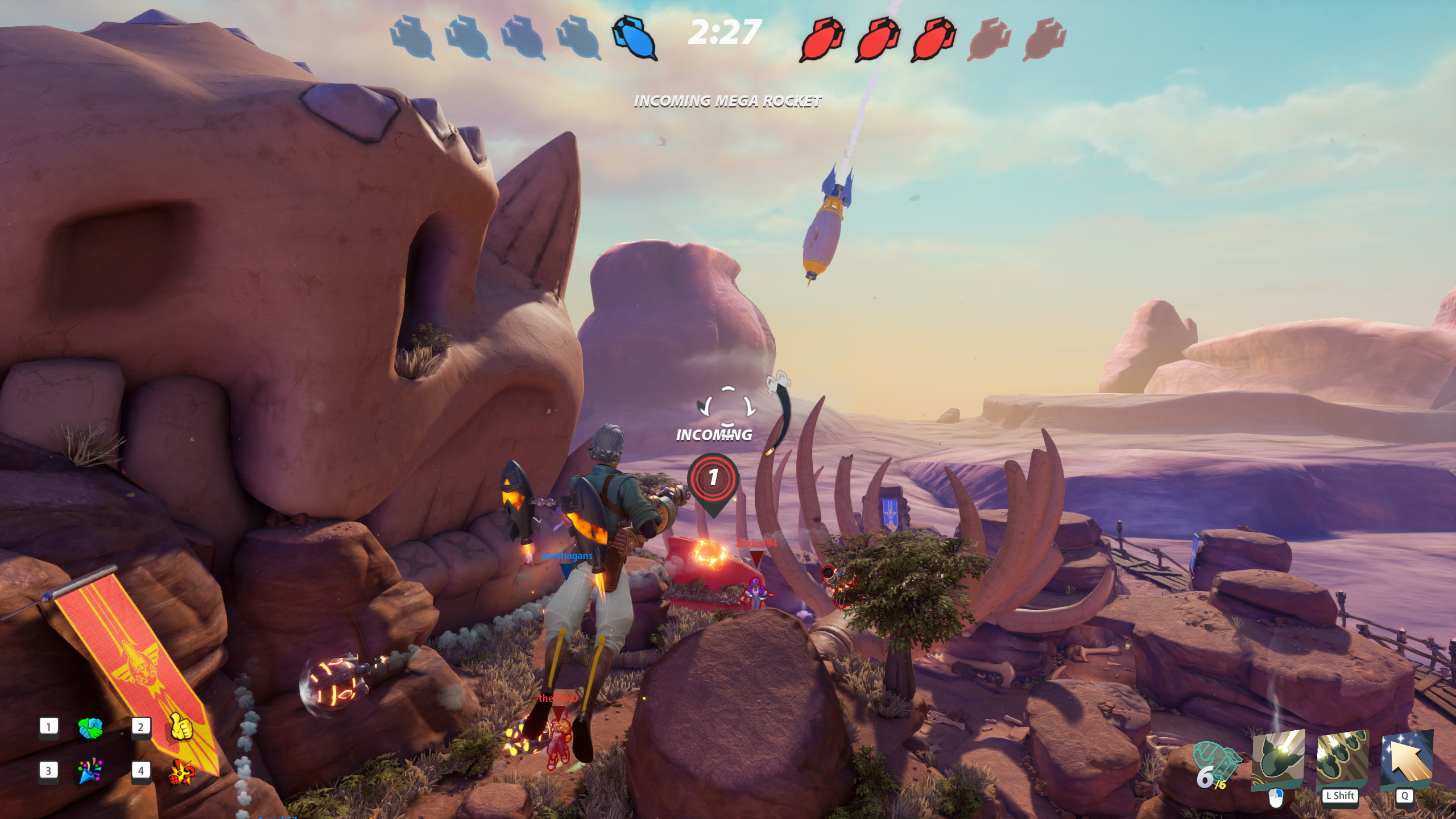The height and width of the screenshot is (819, 1456).
Task: Trigger the party popper confetti emote
Action: click(90, 772)
